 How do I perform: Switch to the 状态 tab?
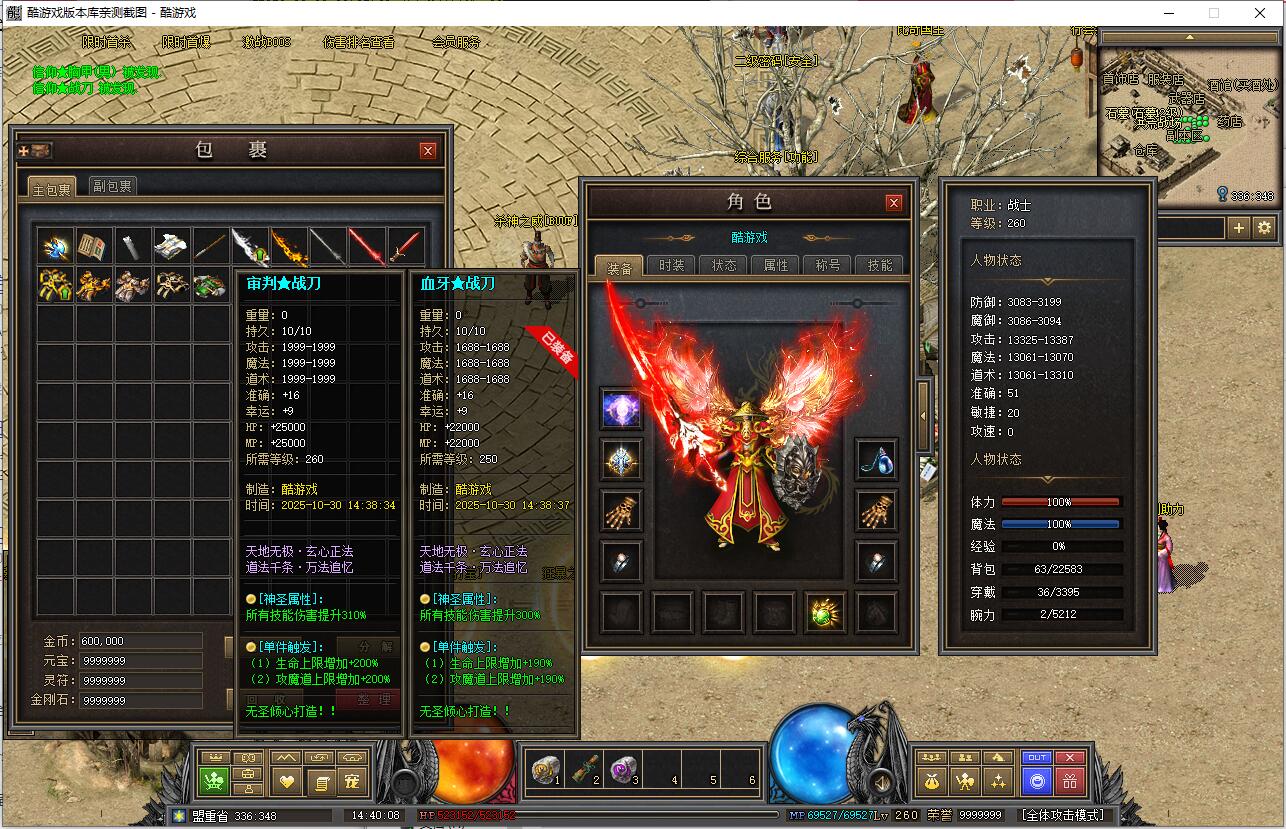coord(724,266)
